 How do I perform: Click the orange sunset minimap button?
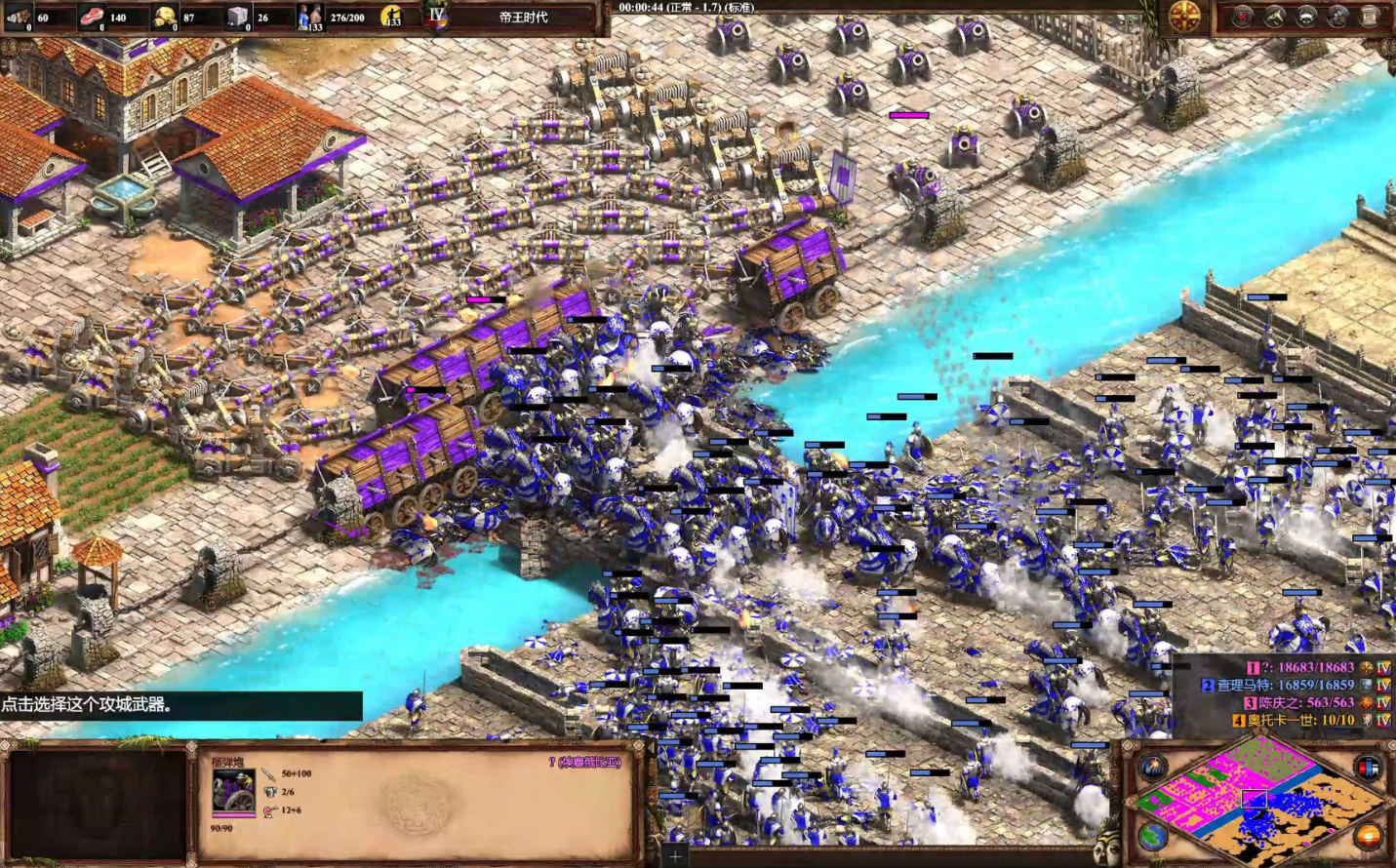click(1369, 836)
